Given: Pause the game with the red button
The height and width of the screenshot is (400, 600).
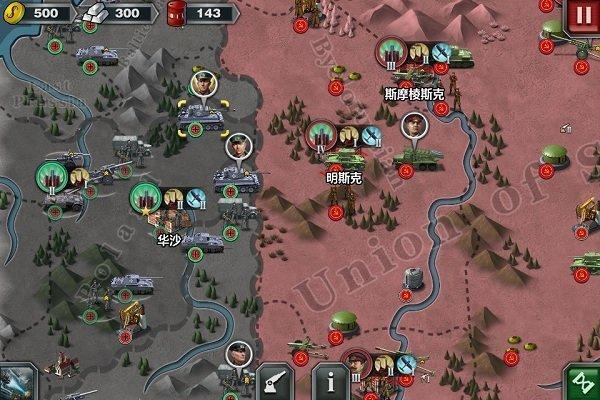Looking at the screenshot, I should pyautogui.click(x=583, y=16).
